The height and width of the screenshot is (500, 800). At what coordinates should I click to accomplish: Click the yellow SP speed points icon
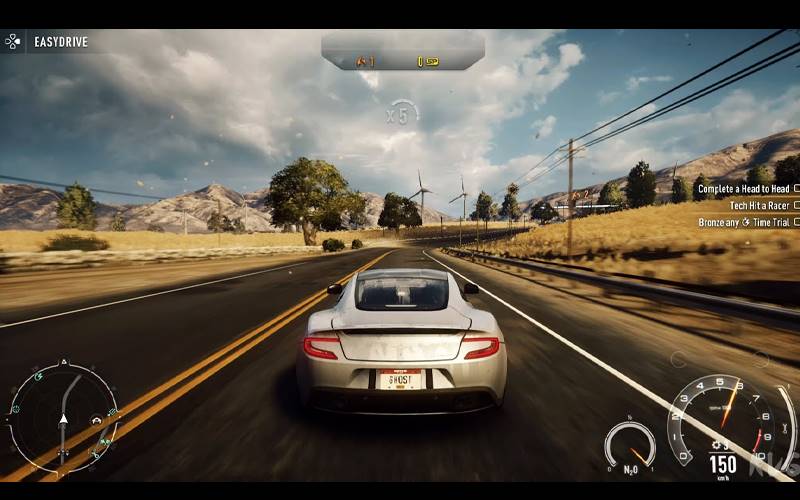click(x=429, y=62)
